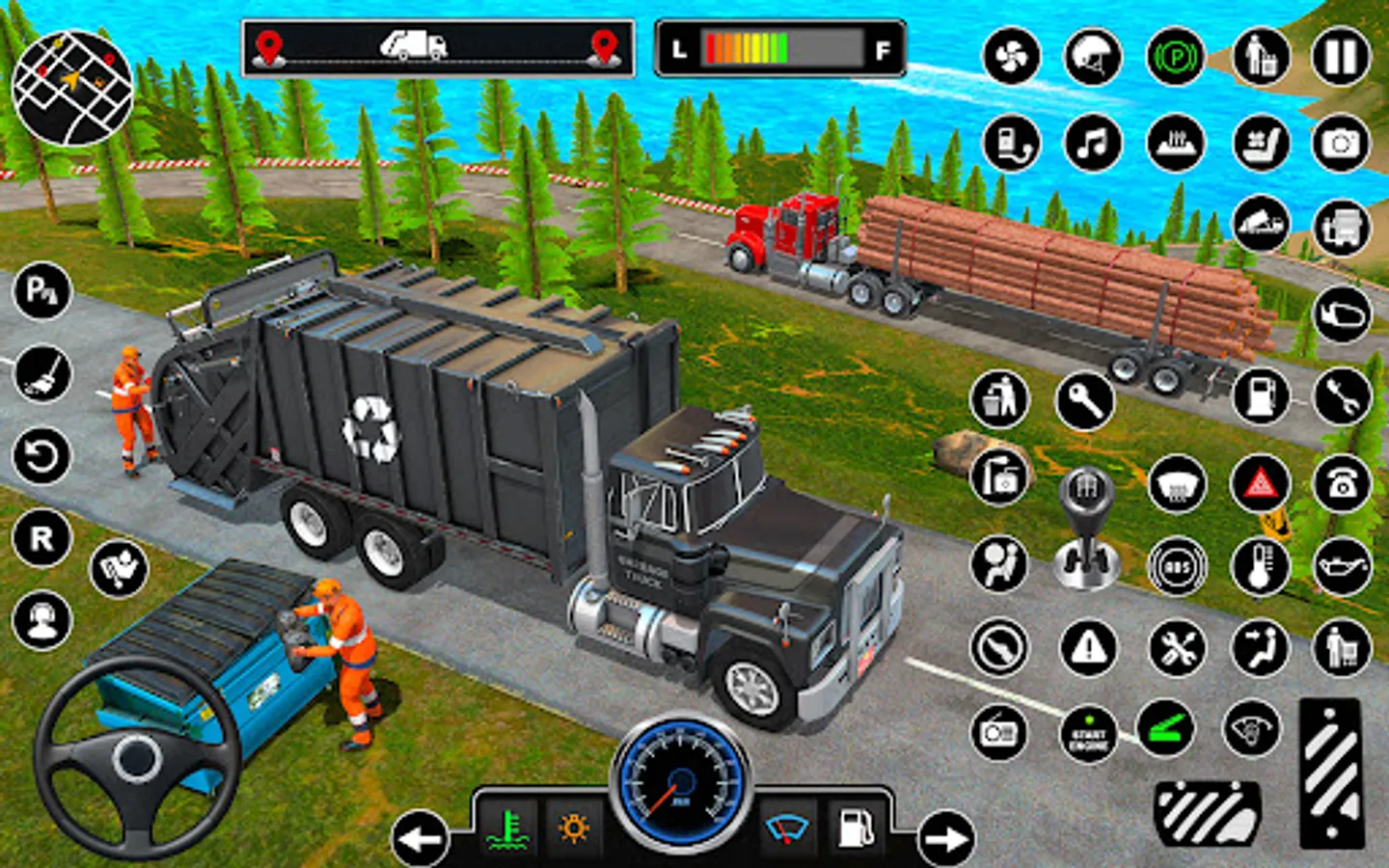Toggle the music note button
The image size is (1389, 868).
tap(1092, 144)
